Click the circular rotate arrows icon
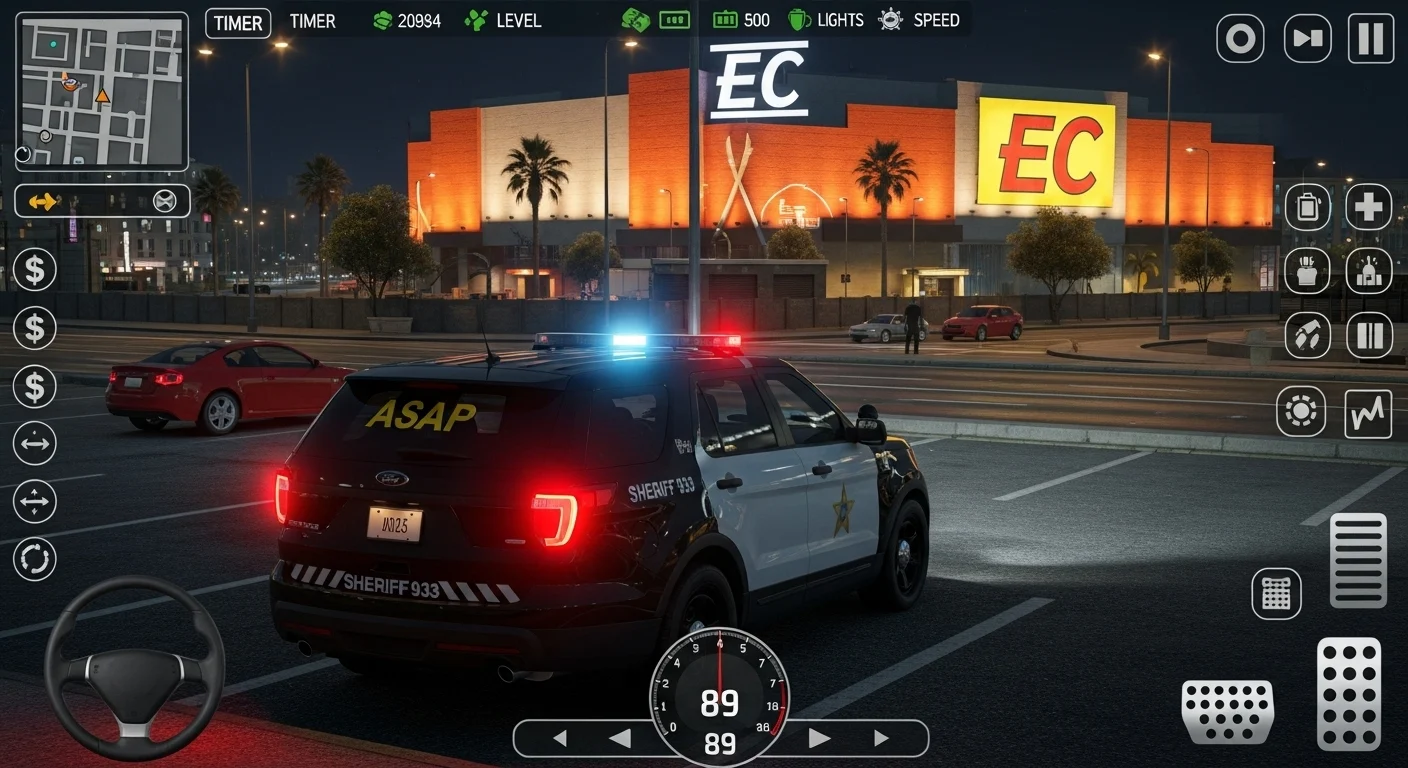The width and height of the screenshot is (1408, 768). (x=35, y=559)
